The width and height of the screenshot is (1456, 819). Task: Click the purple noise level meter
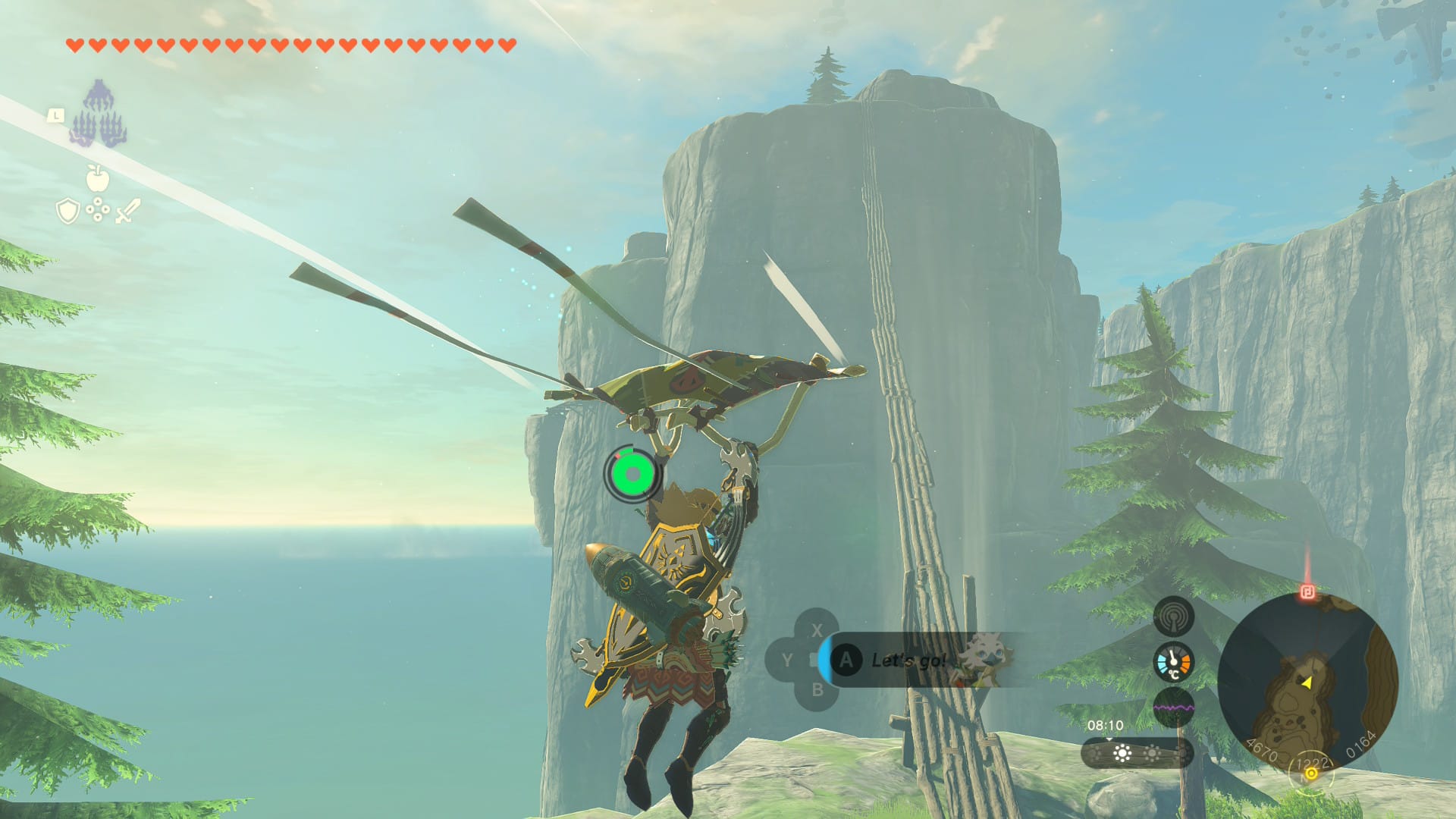tap(1173, 708)
